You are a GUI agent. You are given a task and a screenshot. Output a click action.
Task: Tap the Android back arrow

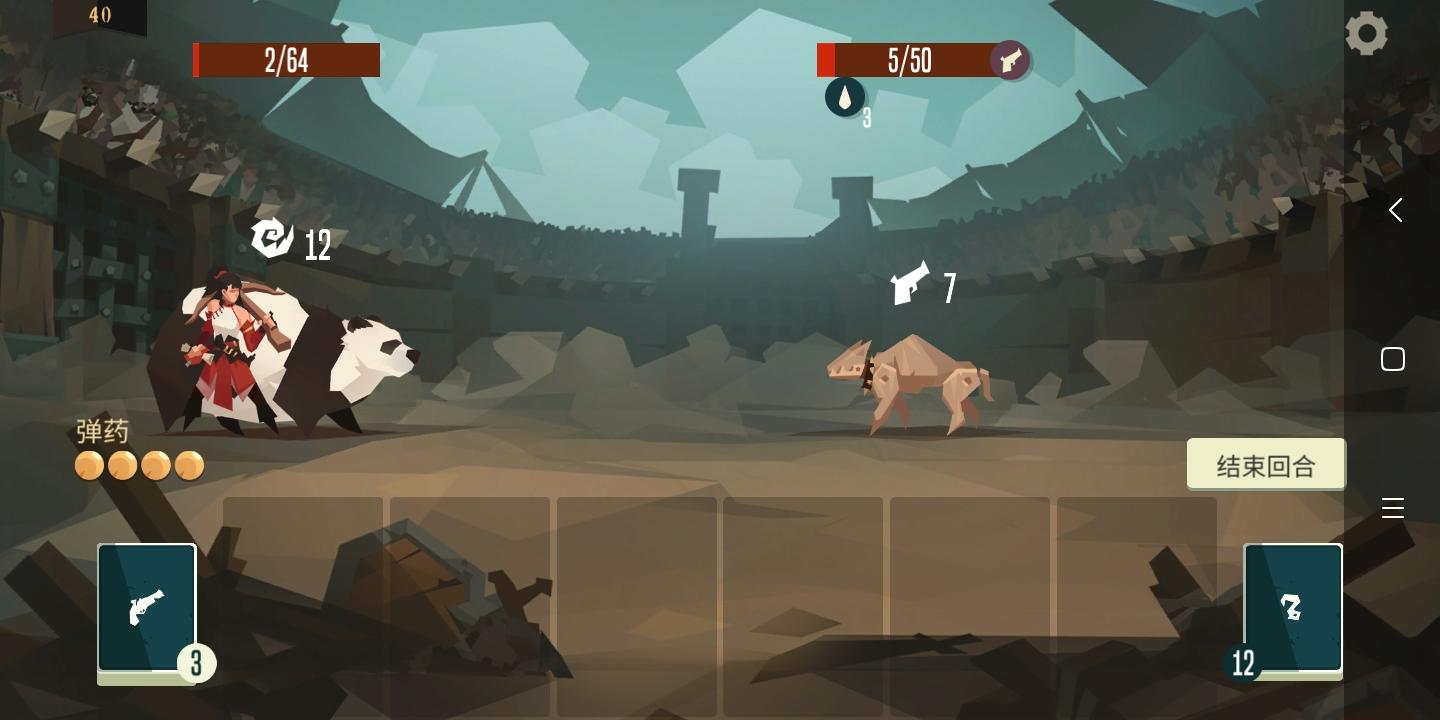(x=1395, y=210)
